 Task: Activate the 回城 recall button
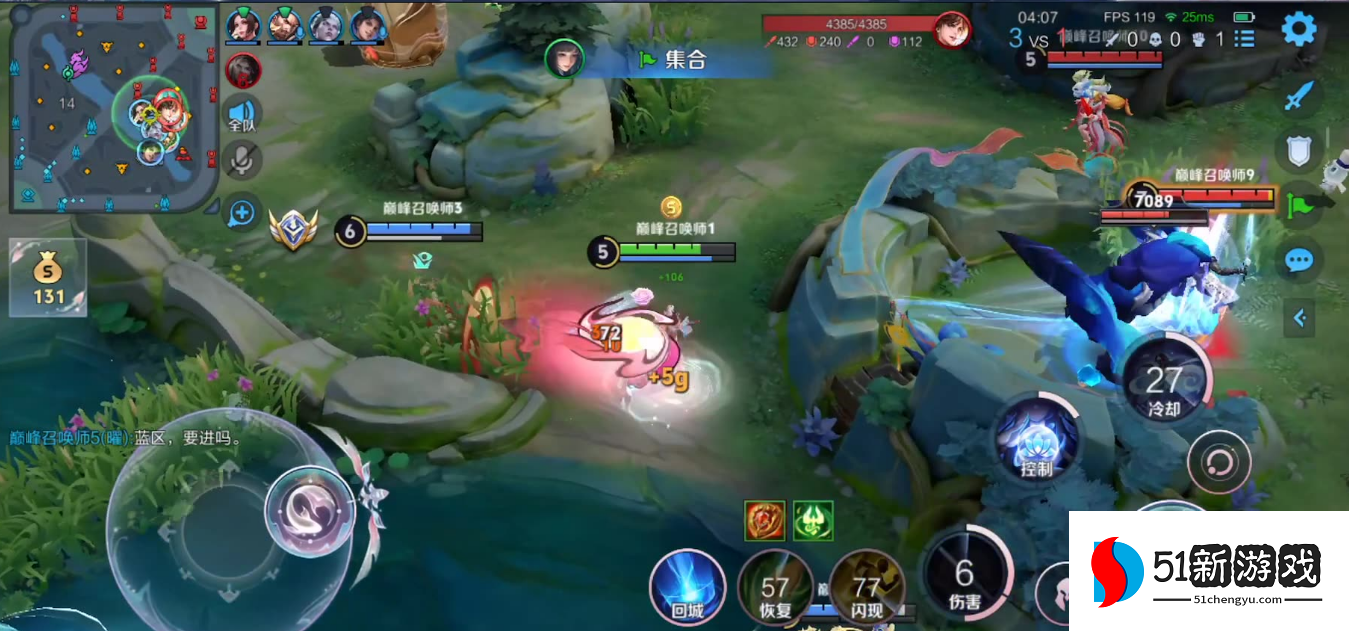coord(687,587)
